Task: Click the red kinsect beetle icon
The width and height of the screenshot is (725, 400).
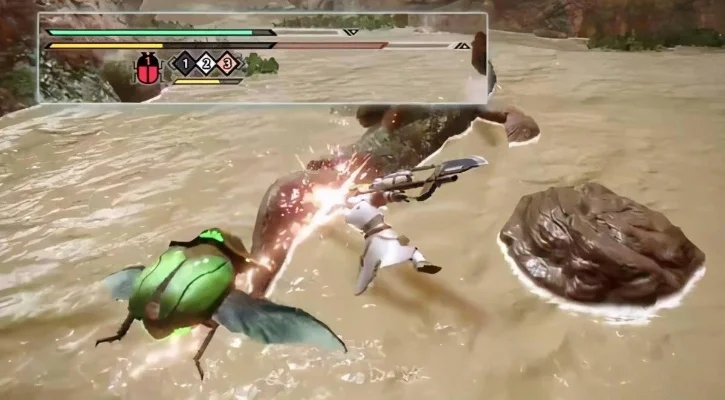Action: pyautogui.click(x=148, y=68)
